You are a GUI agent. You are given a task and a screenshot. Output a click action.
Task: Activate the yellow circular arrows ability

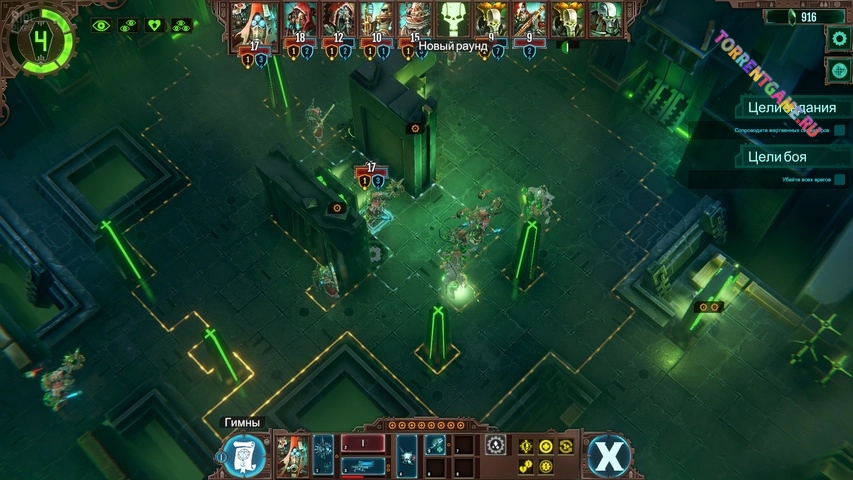click(x=567, y=446)
